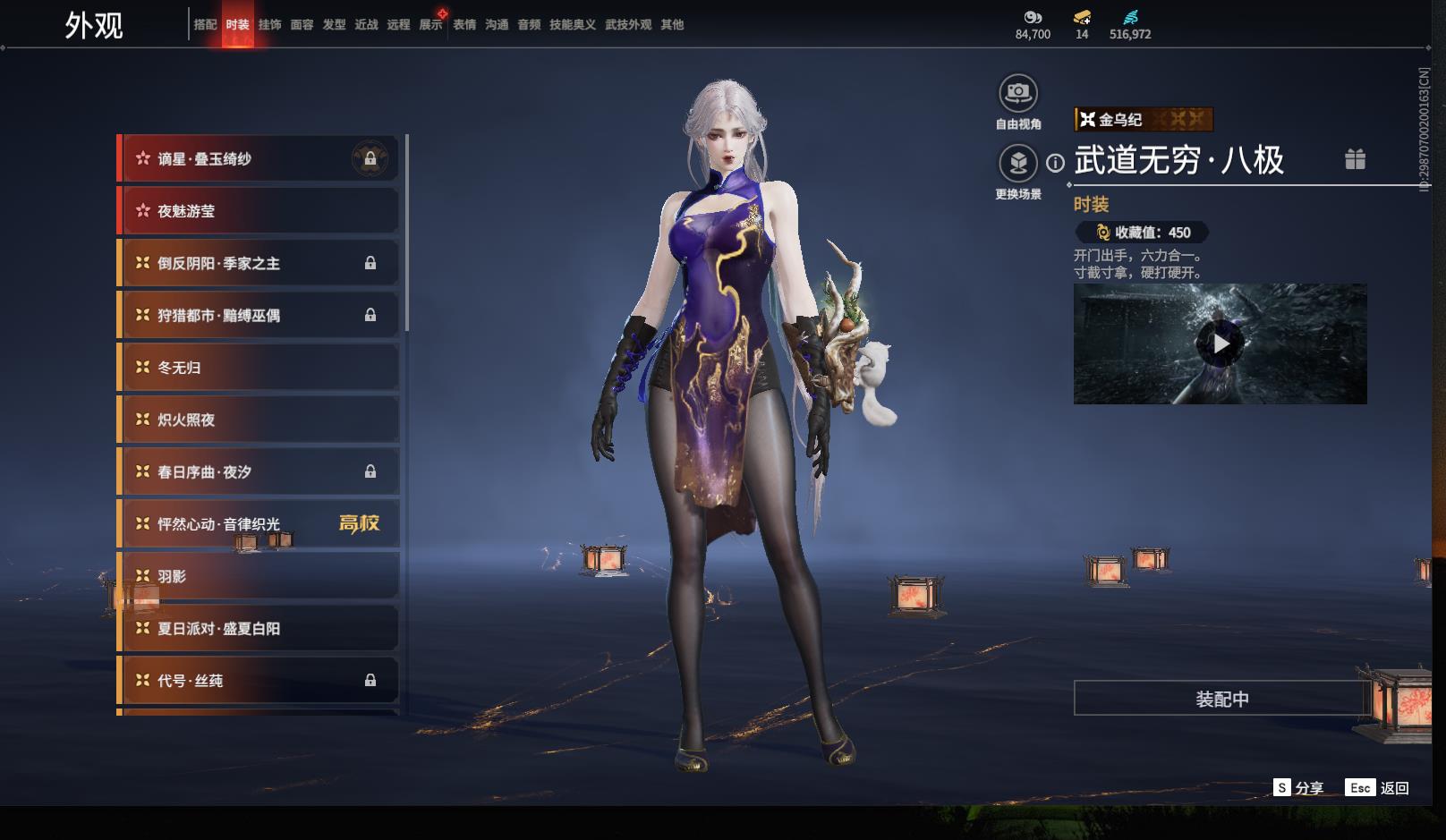Open the 发型 hairstyle tab
1446x840 pixels.
pyautogui.click(x=334, y=25)
